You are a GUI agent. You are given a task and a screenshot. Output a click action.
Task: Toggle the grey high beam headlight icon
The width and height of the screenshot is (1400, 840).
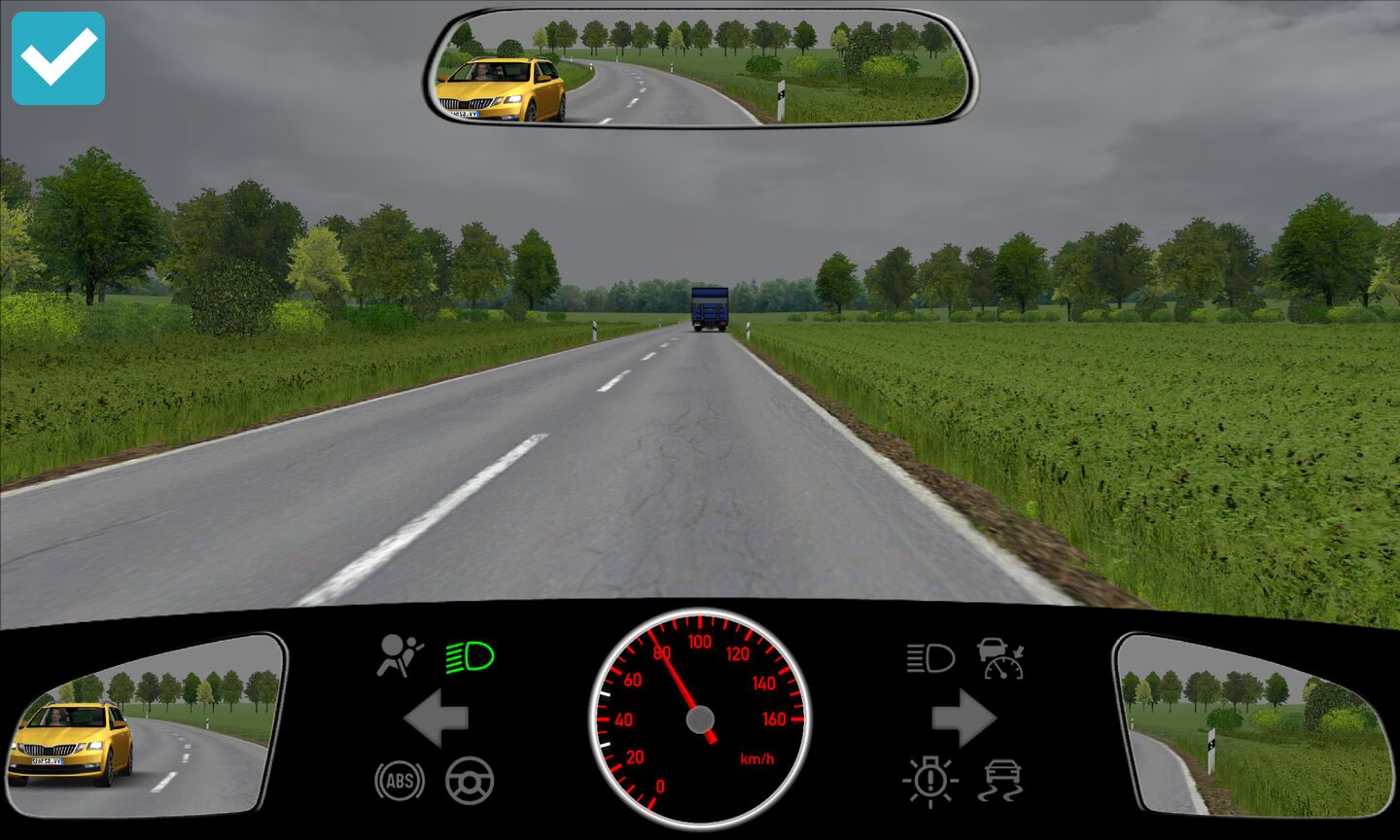click(x=930, y=658)
